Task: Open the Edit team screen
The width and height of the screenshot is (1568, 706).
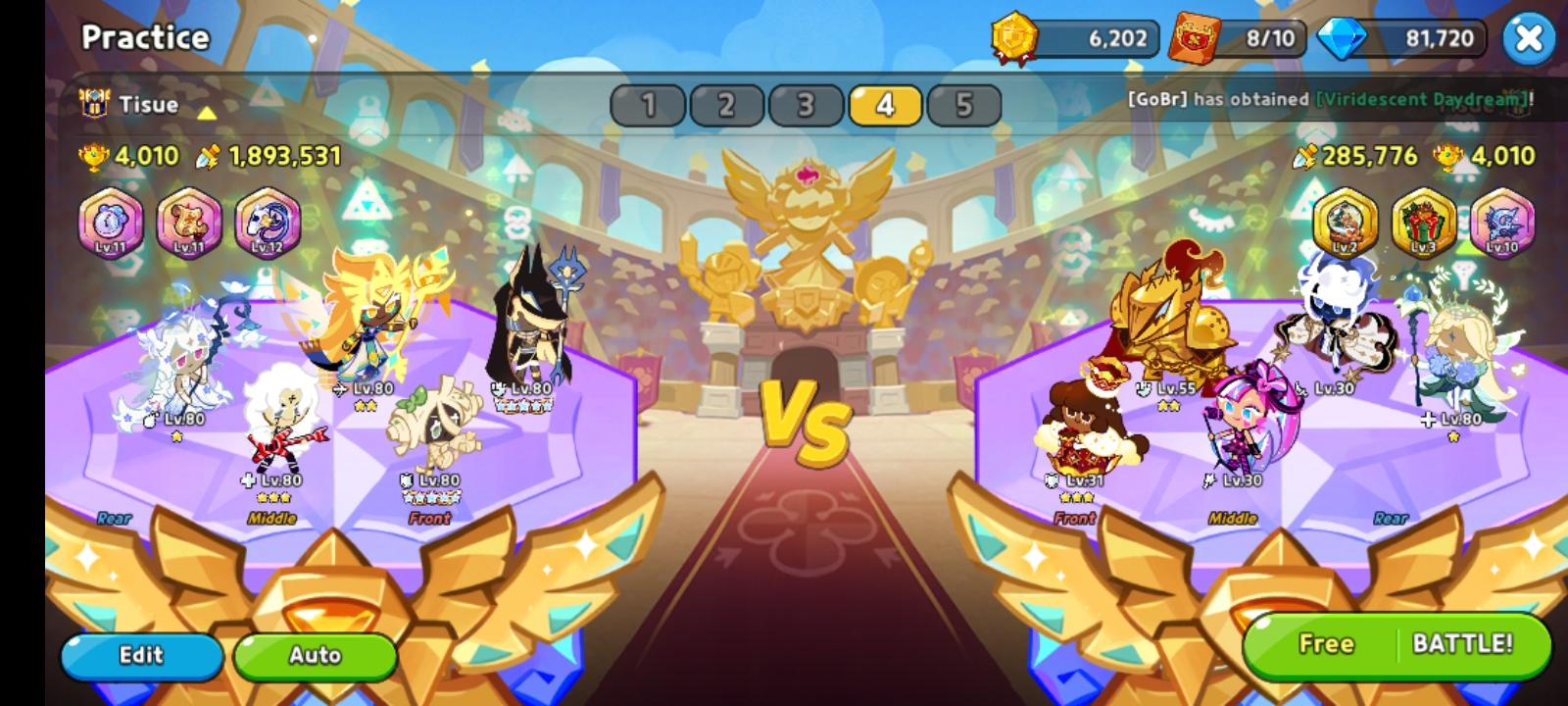Action: pyautogui.click(x=140, y=655)
